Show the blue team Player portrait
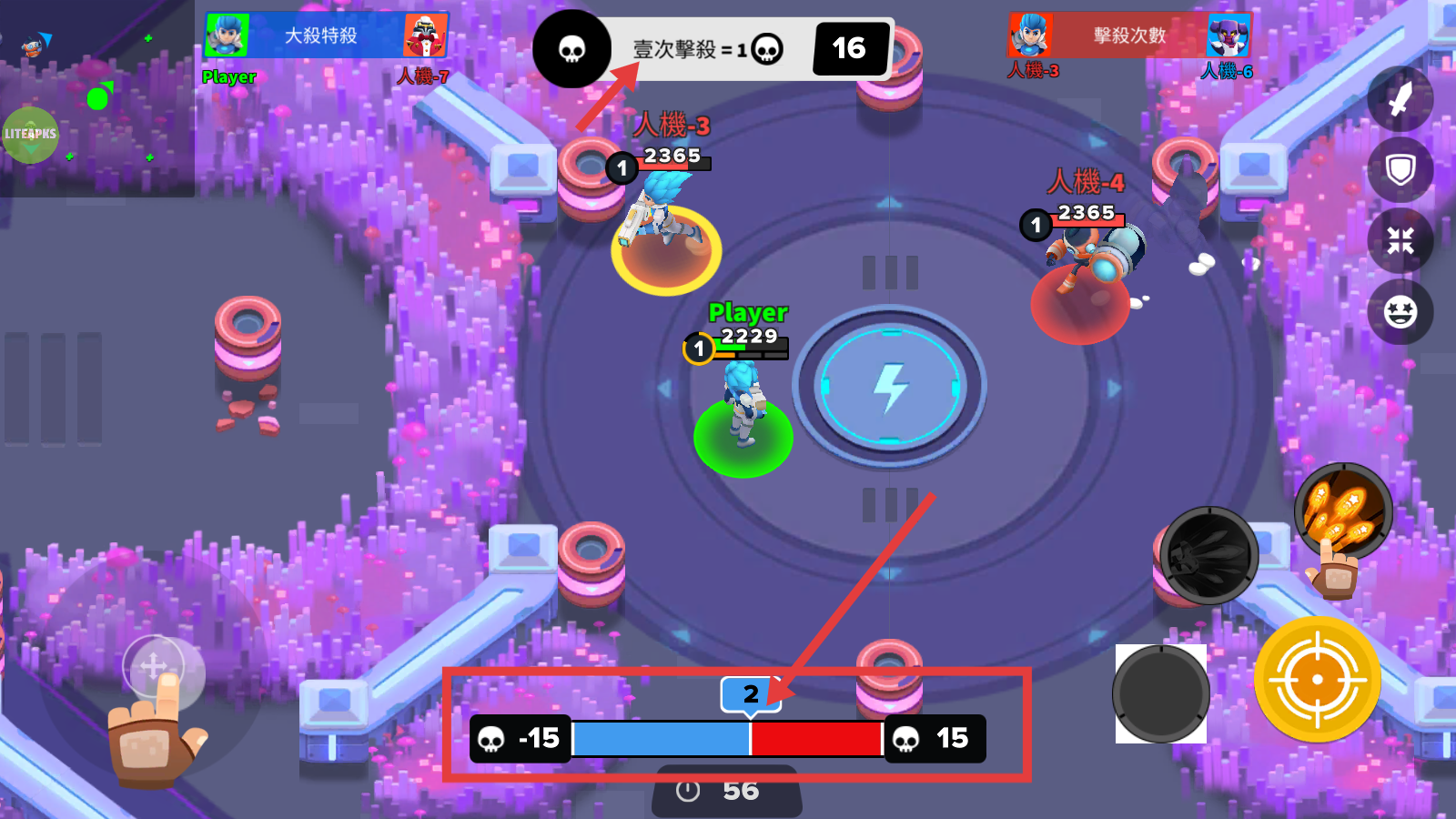Viewport: 1456px width, 819px height. tap(227, 35)
